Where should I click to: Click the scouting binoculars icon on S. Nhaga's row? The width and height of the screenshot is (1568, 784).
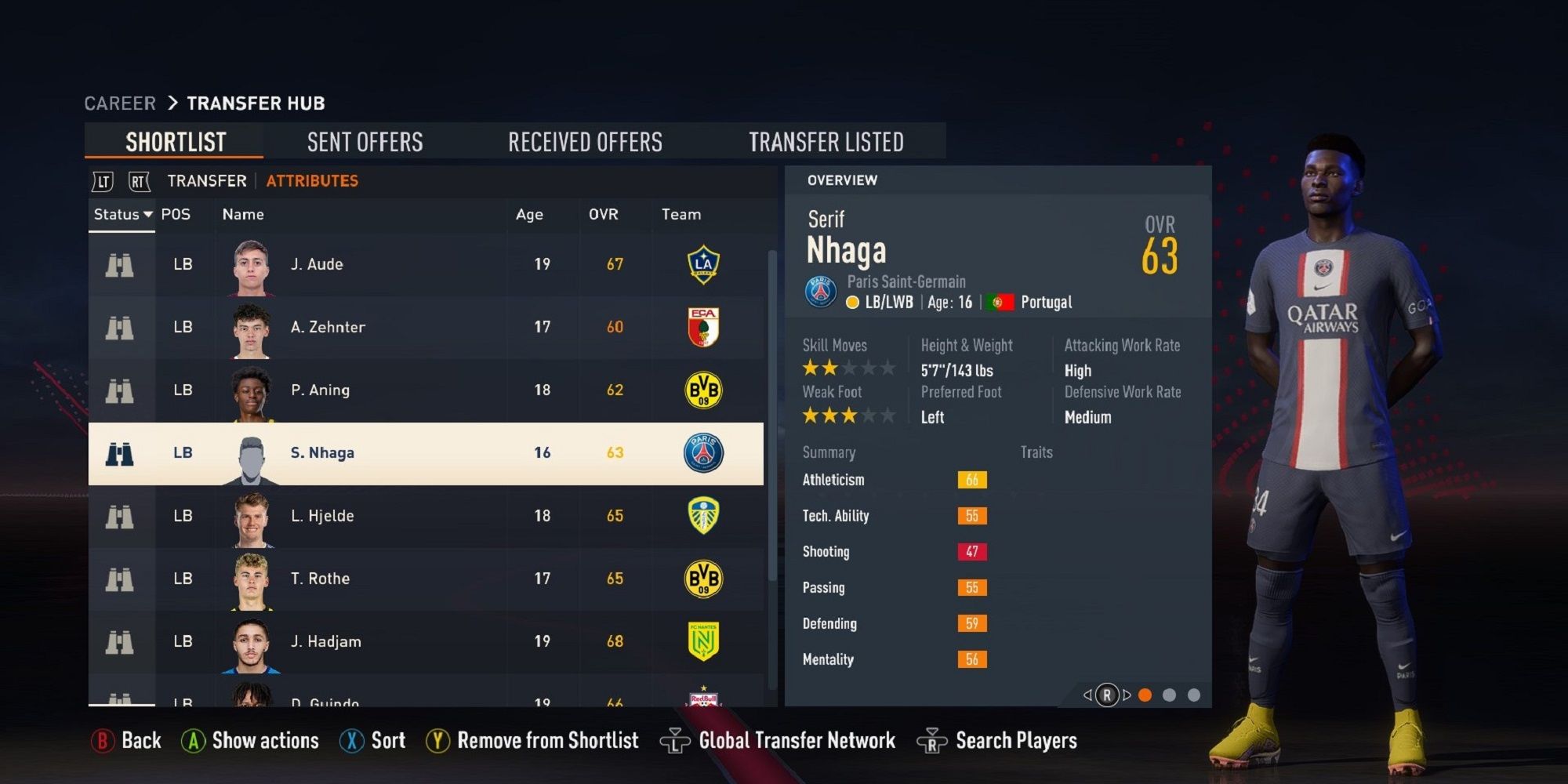[x=122, y=452]
